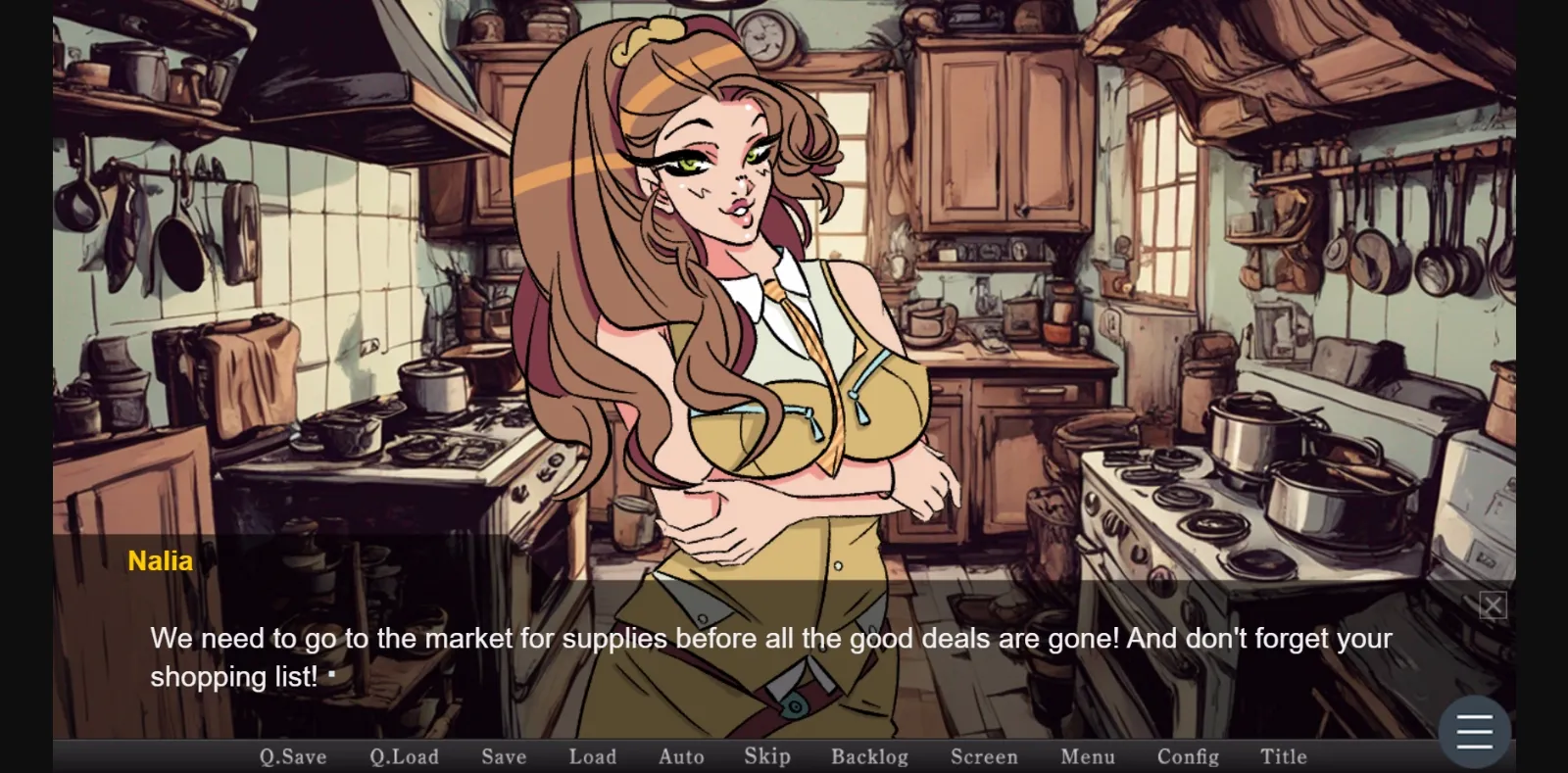Image resolution: width=1568 pixels, height=773 pixels.
Task: Return to the Title screen
Action: [1284, 756]
